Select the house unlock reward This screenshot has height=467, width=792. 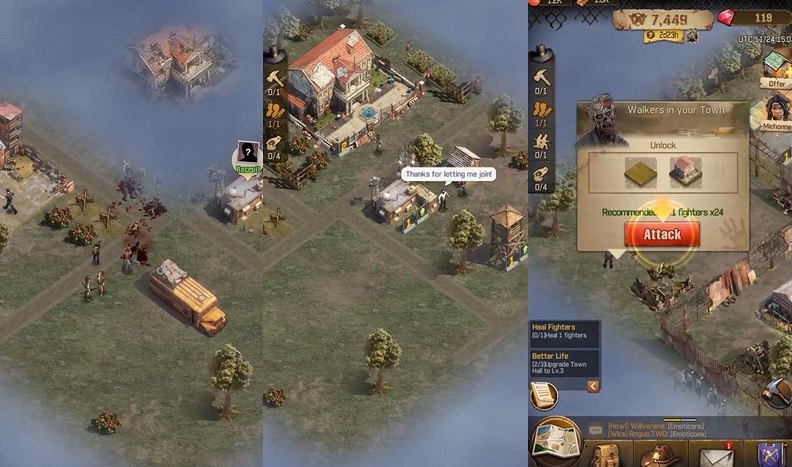[685, 172]
